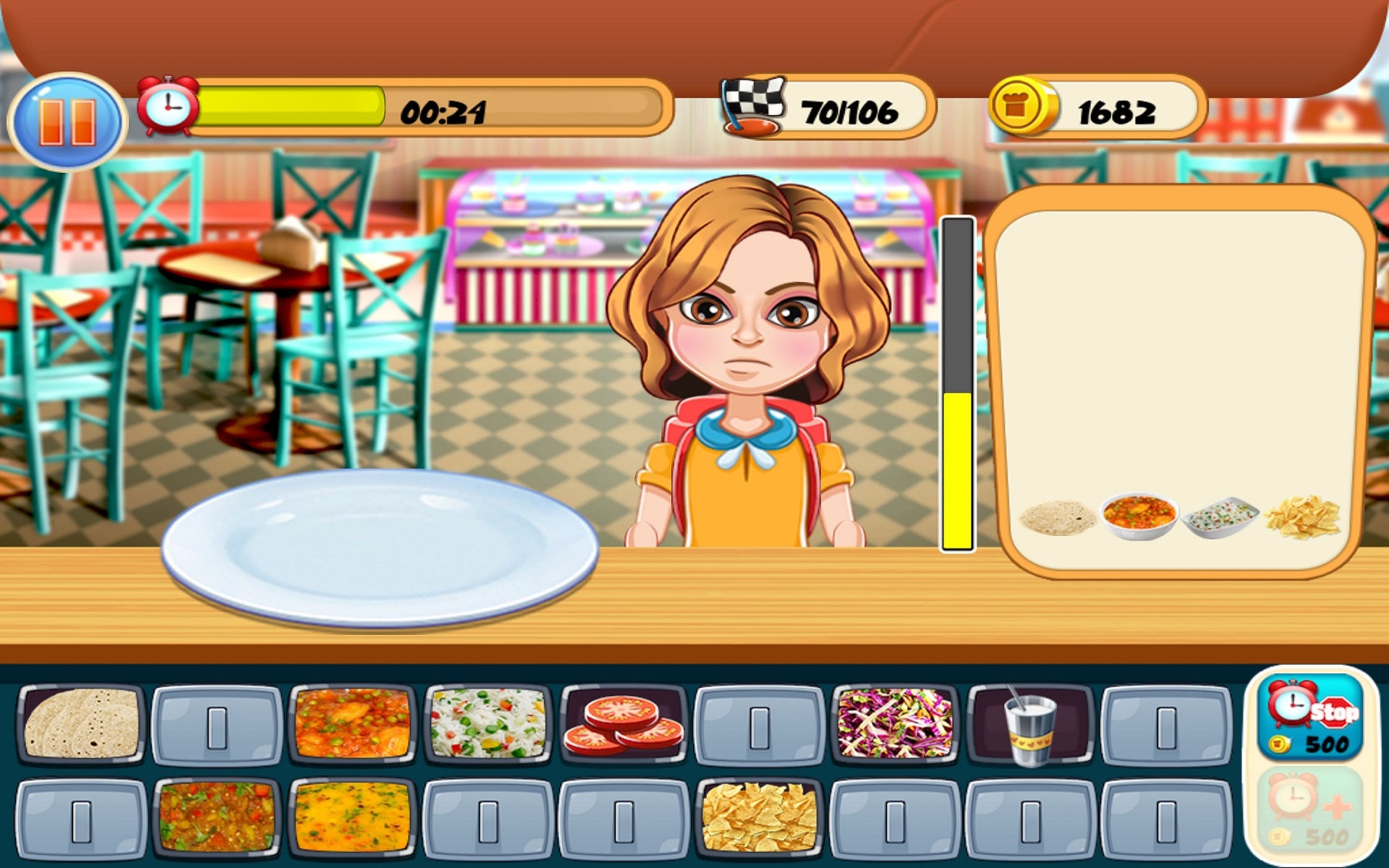Click the checkered flag progress icon
The height and width of the screenshot is (868, 1389).
pyautogui.click(x=752, y=107)
